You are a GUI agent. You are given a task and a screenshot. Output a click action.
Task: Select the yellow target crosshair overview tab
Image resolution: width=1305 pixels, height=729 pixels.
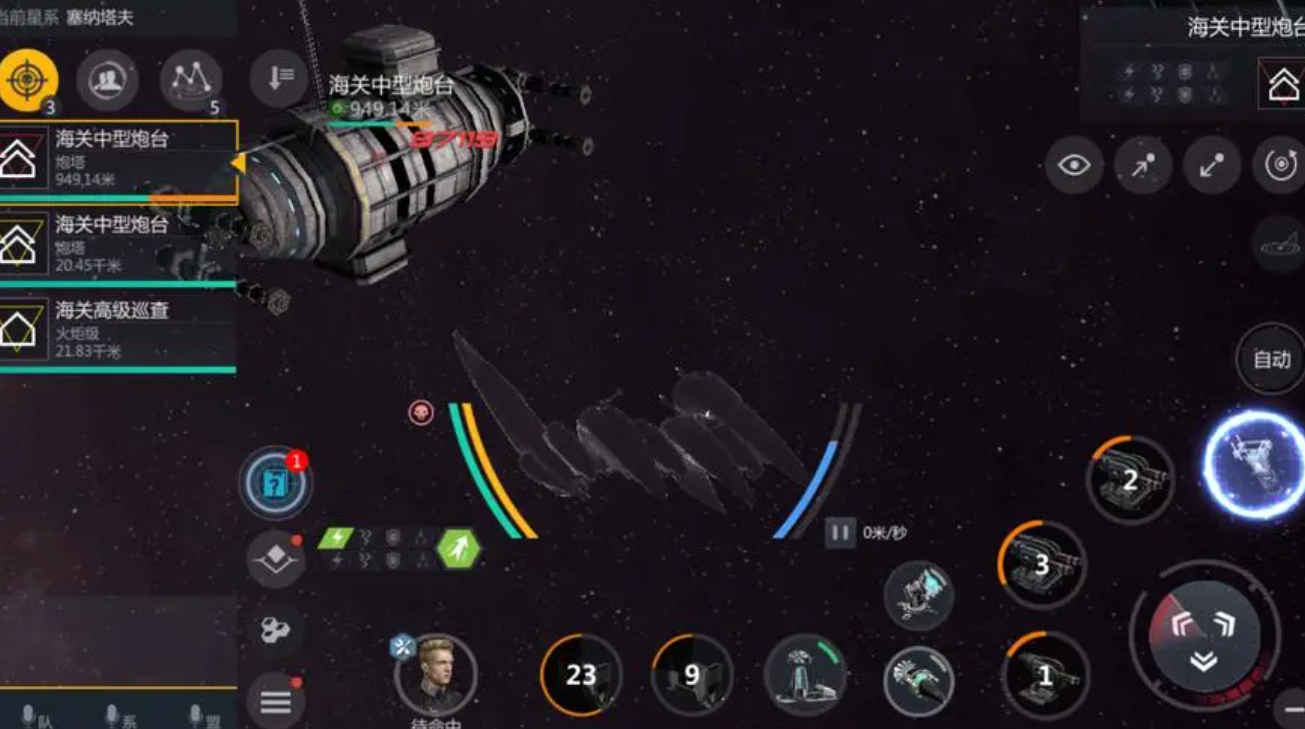click(x=28, y=79)
